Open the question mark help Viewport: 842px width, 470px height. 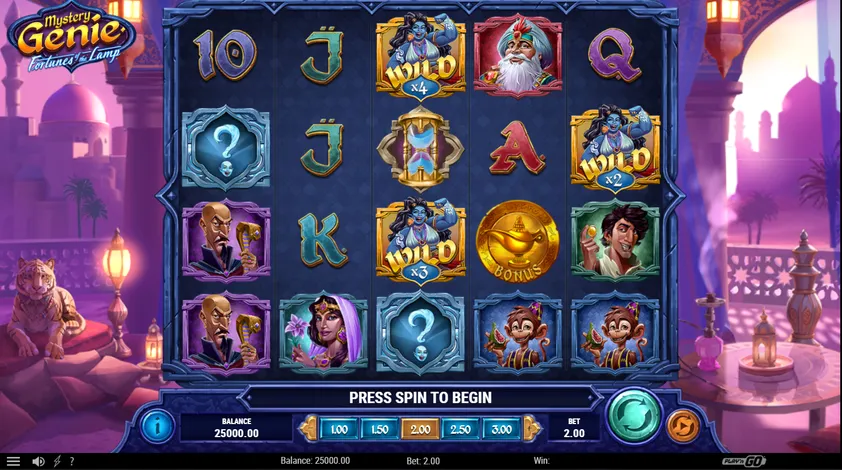(71, 461)
